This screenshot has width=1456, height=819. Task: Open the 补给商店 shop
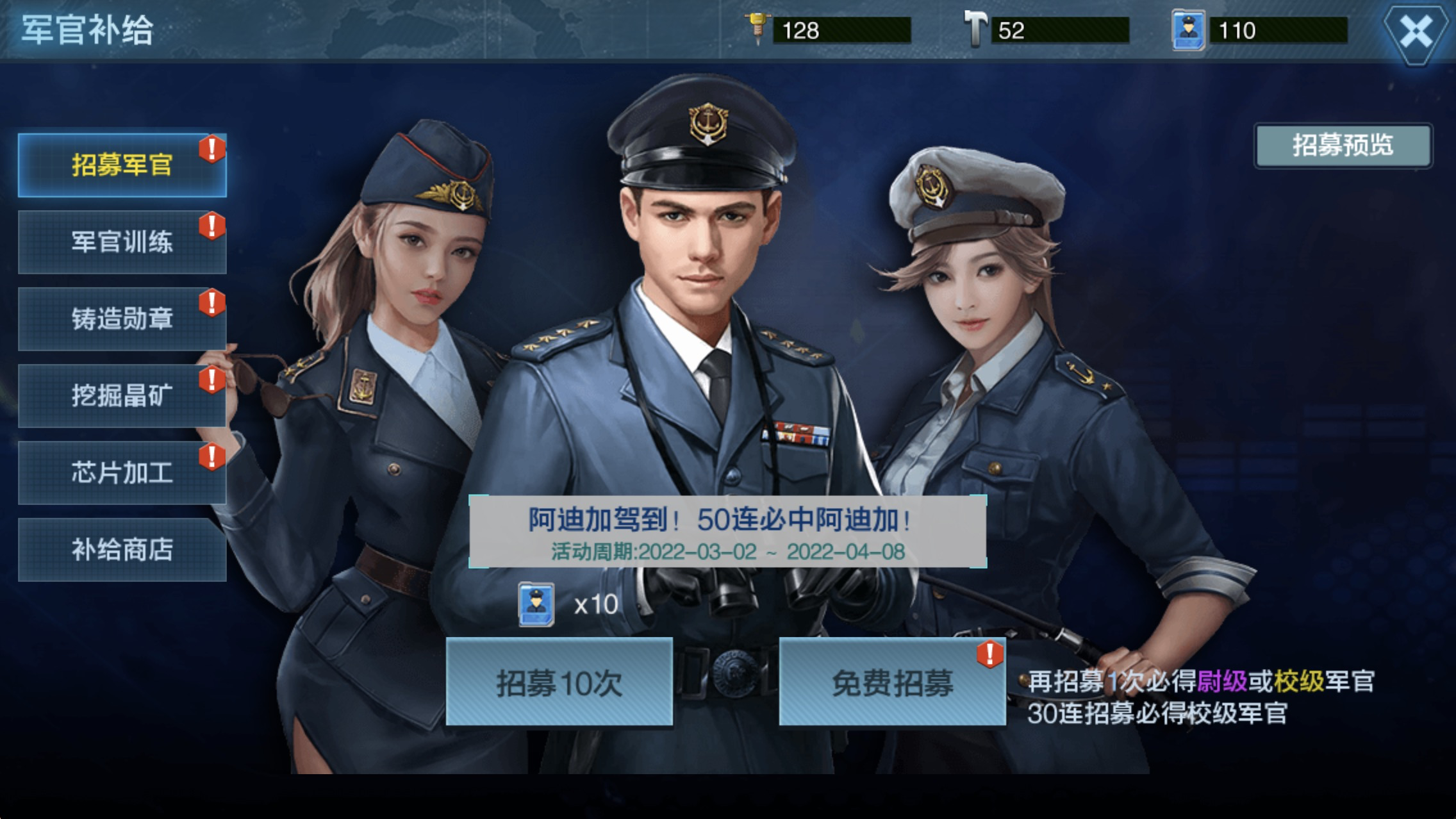coord(121,549)
